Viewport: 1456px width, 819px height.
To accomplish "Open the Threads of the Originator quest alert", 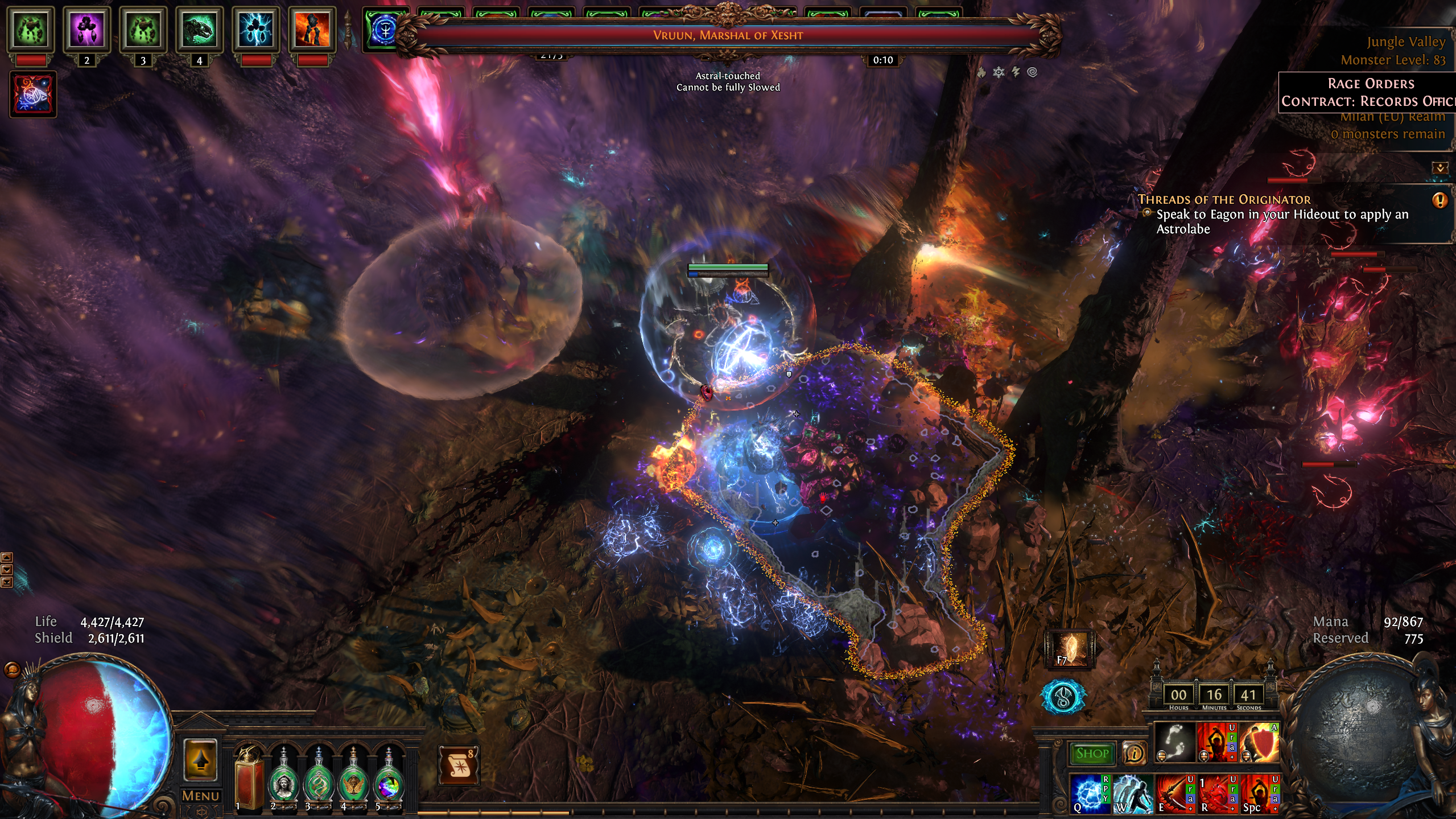I will (x=1439, y=200).
